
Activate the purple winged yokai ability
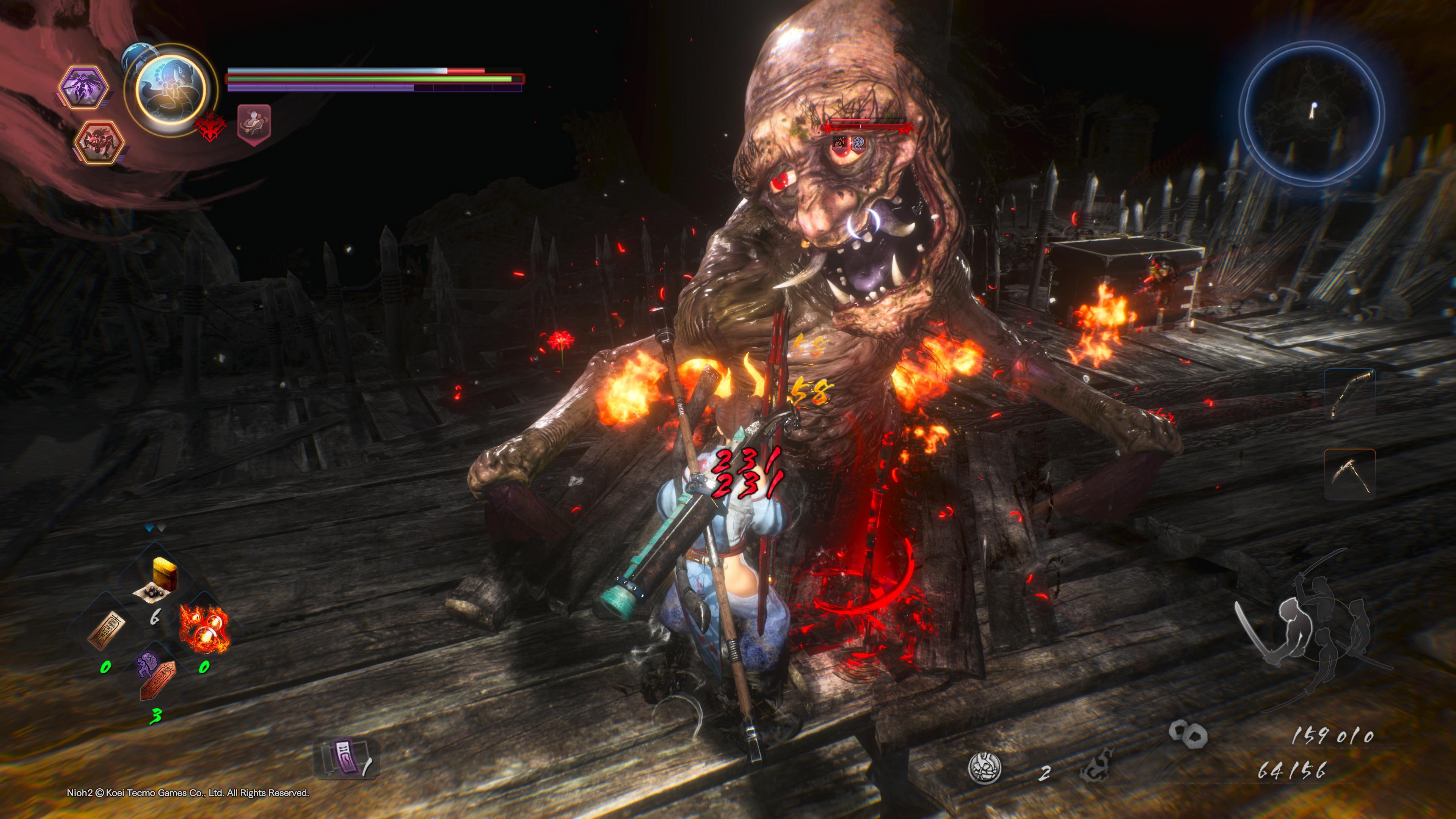tap(84, 88)
